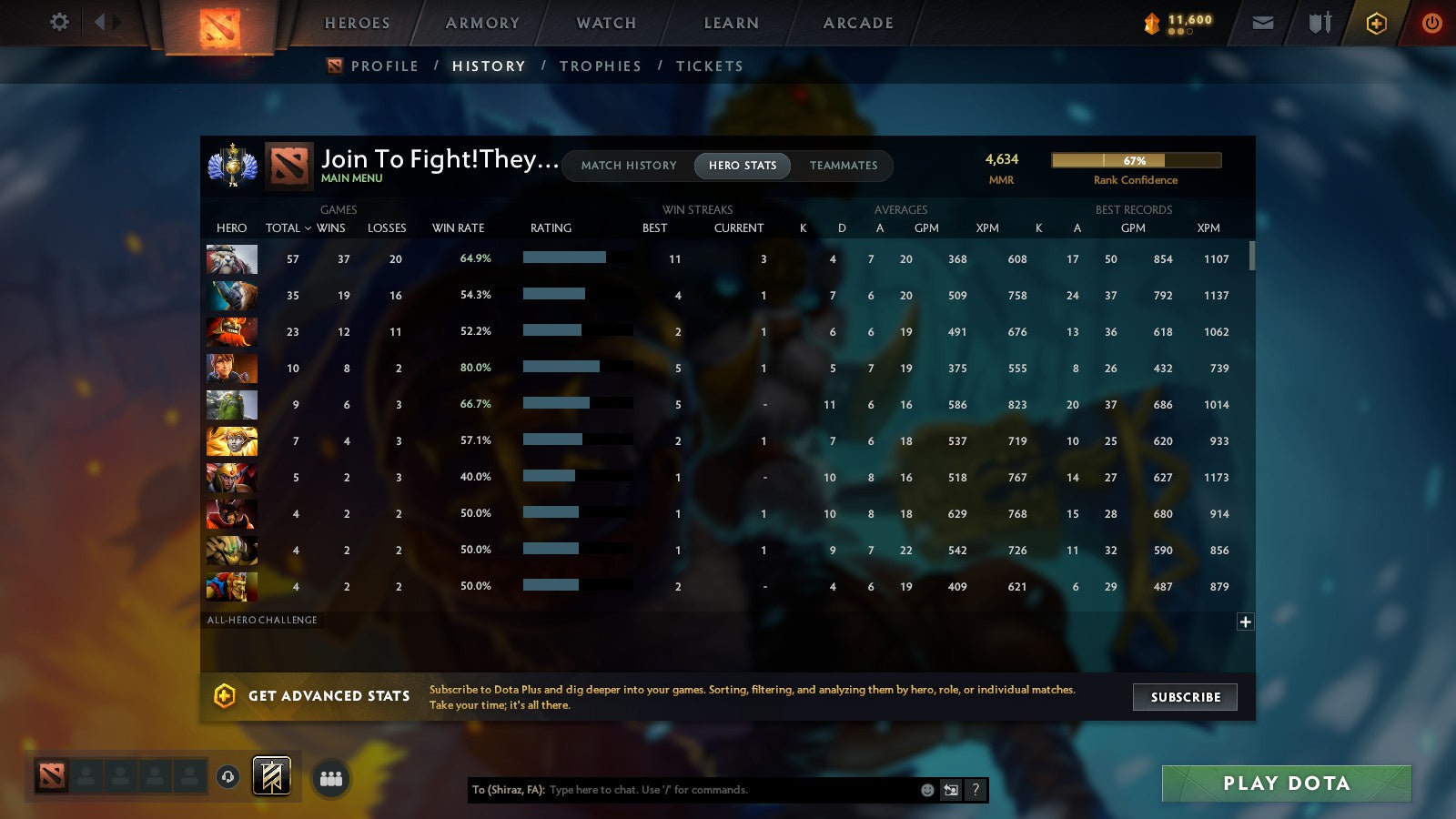
Task: Click the Rank Confidence progress bar
Action: click(x=1136, y=159)
